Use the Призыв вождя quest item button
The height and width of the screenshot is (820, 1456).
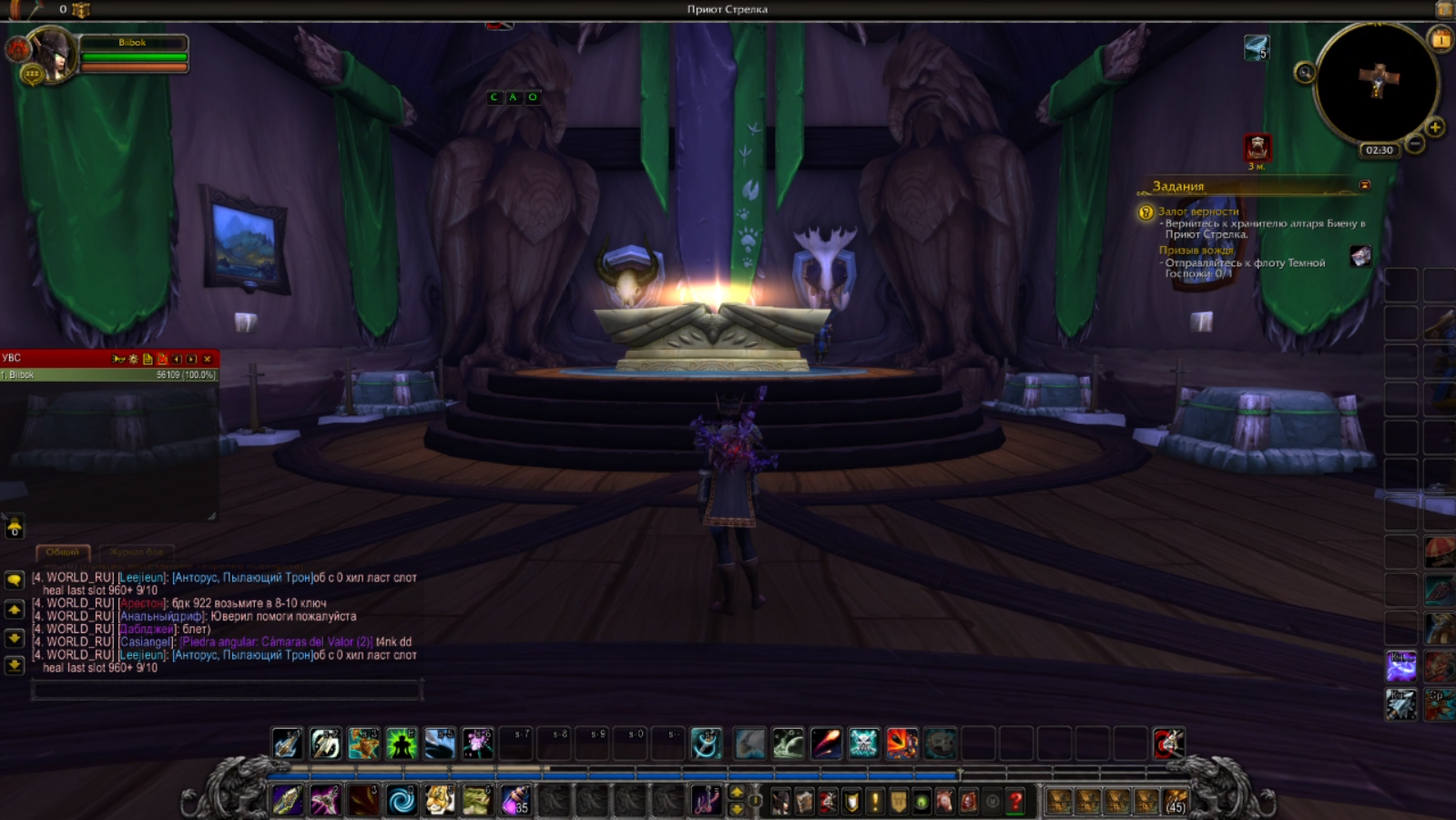(x=1360, y=256)
